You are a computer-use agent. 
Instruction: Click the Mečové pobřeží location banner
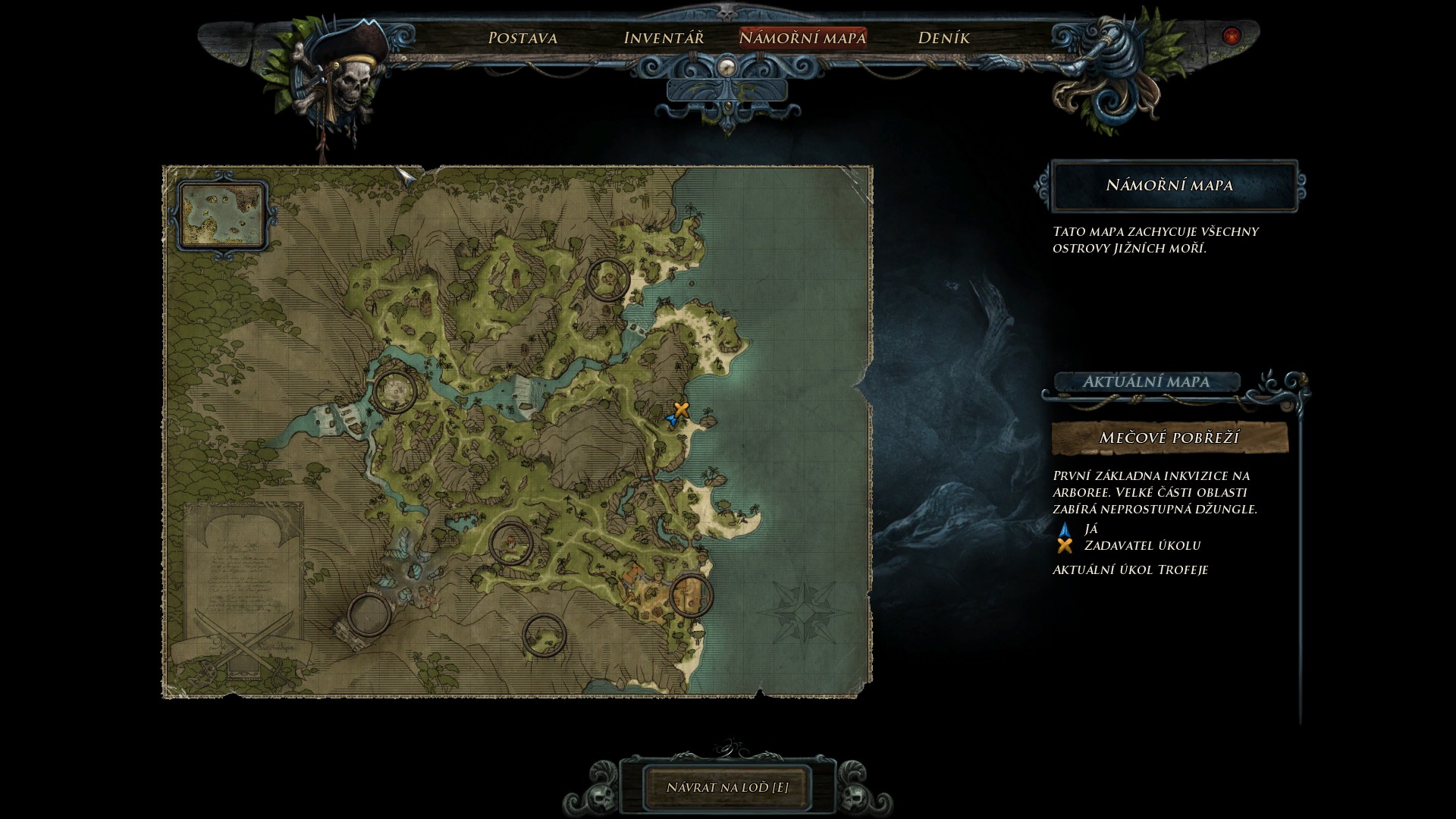1169,438
